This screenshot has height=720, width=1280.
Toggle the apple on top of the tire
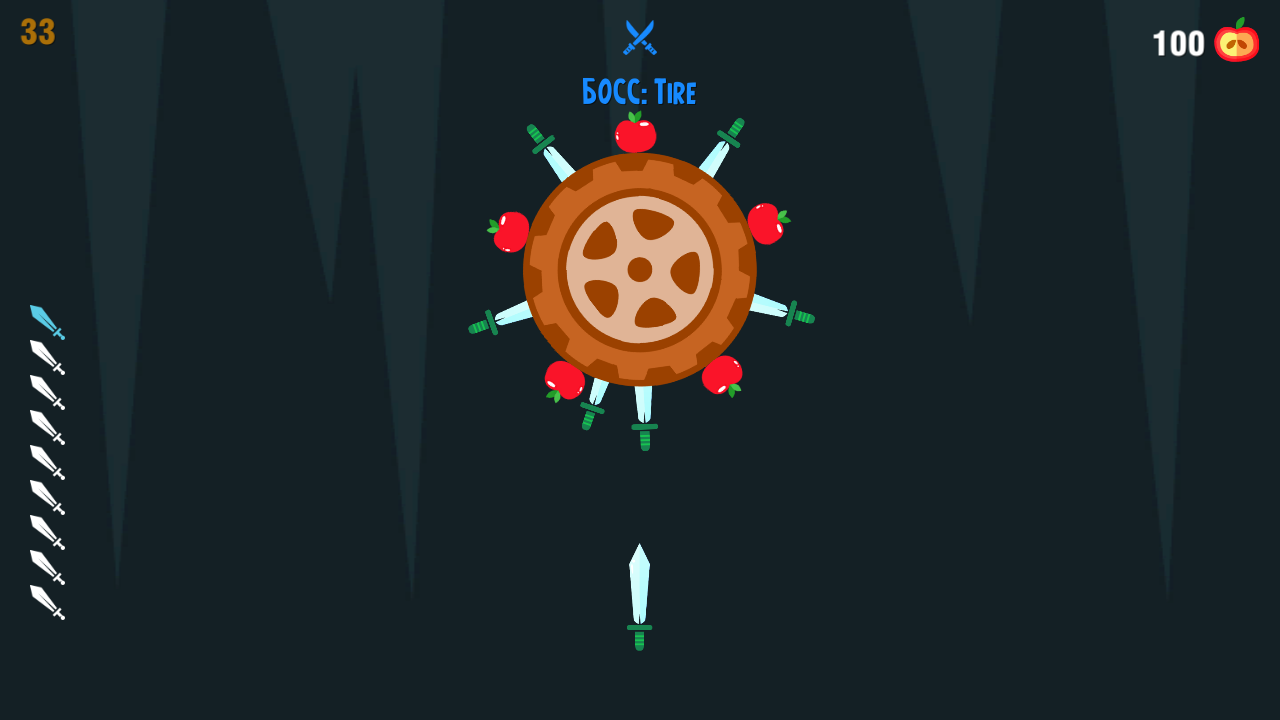coord(637,134)
